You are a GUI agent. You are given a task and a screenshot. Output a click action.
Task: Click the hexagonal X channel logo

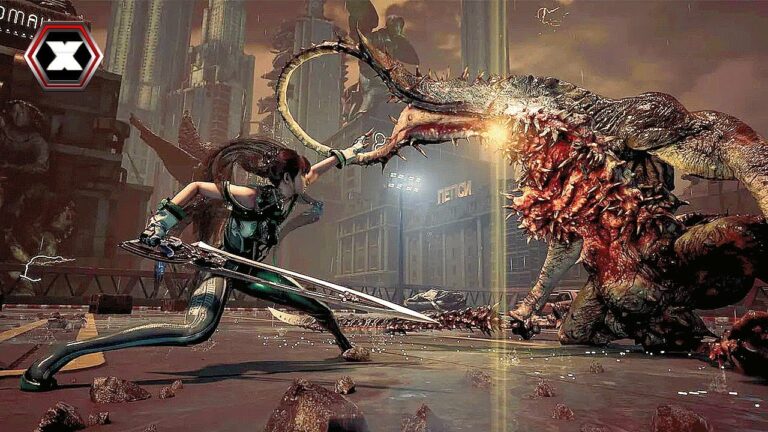(62, 53)
